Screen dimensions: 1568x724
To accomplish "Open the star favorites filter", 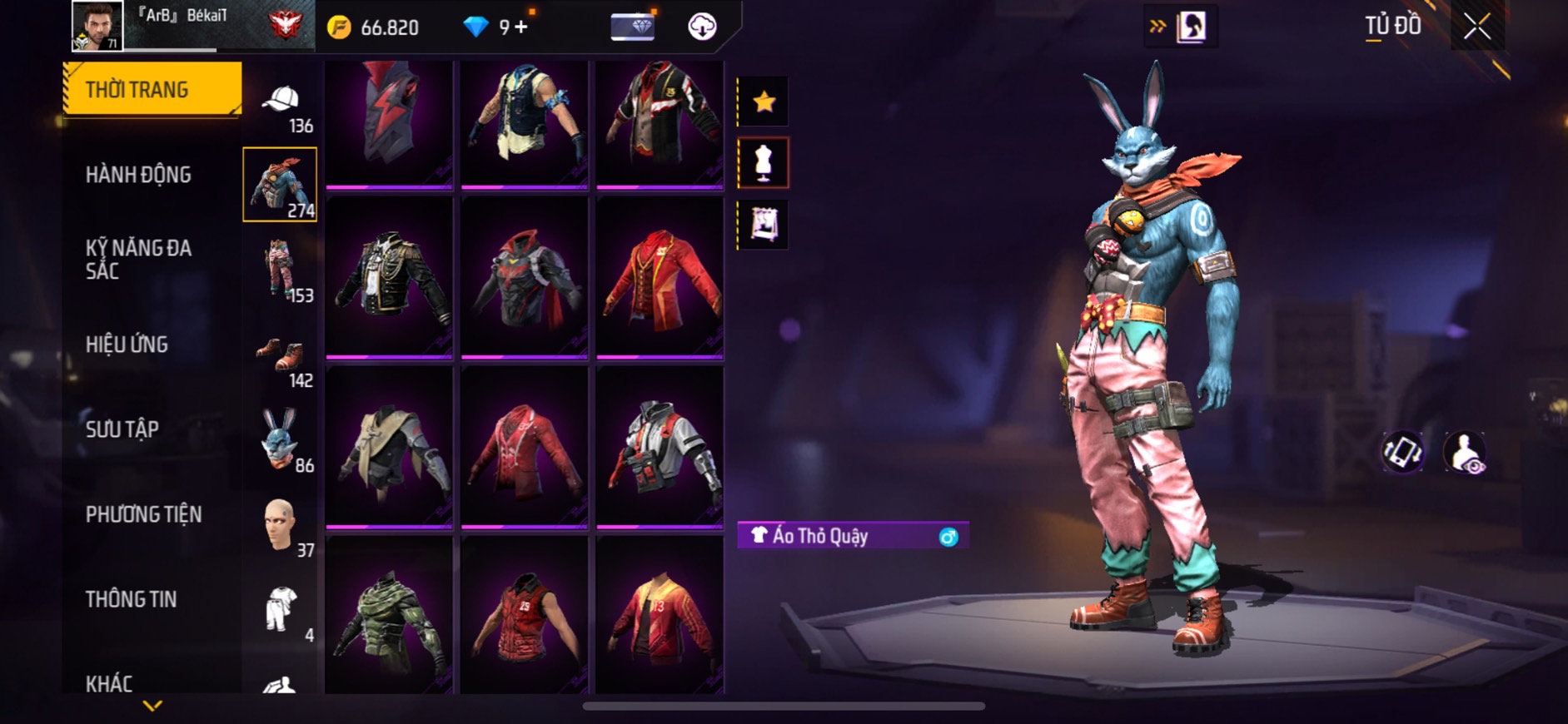I will tap(764, 102).
